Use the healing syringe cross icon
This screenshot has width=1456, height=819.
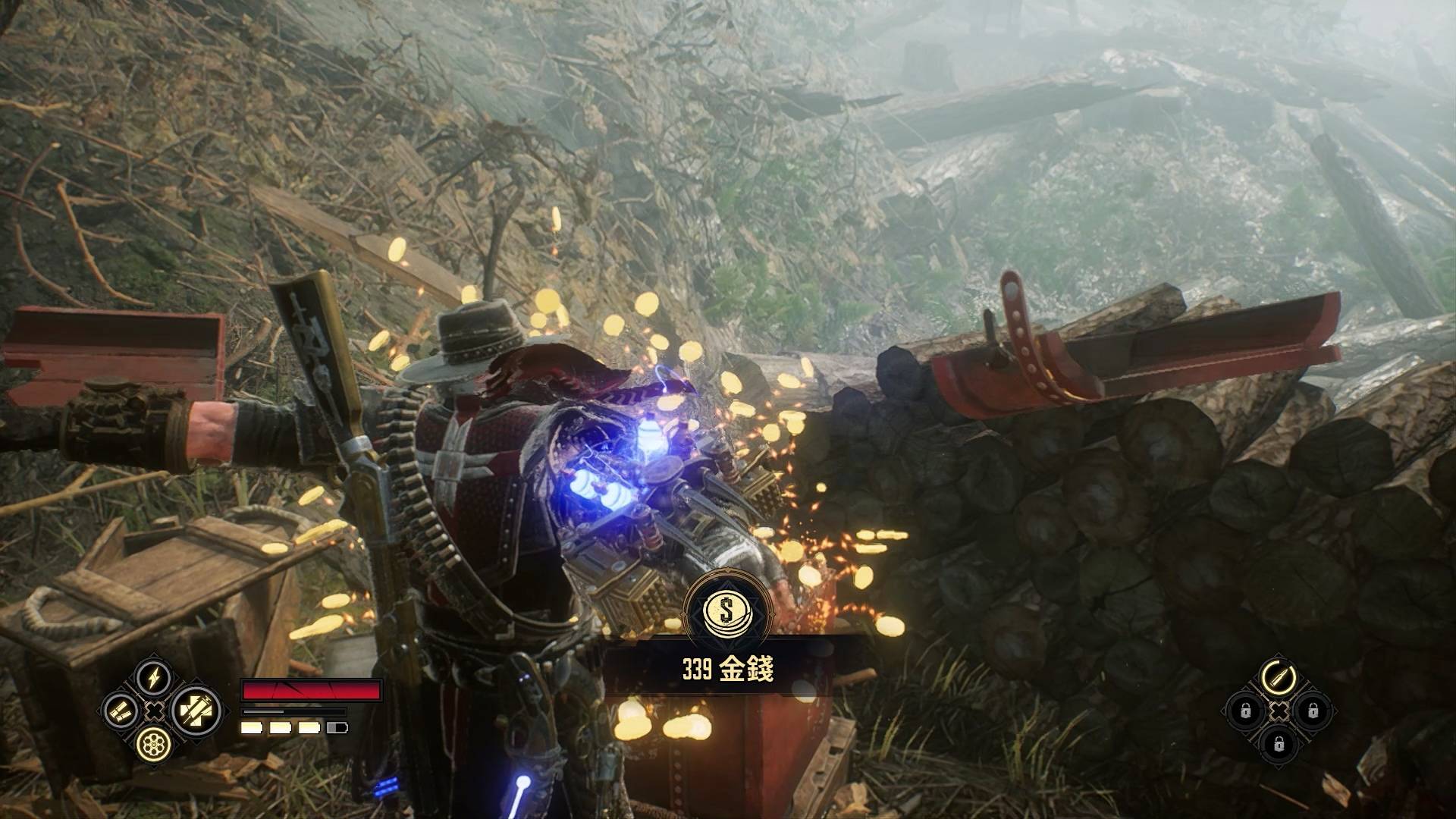(x=196, y=711)
